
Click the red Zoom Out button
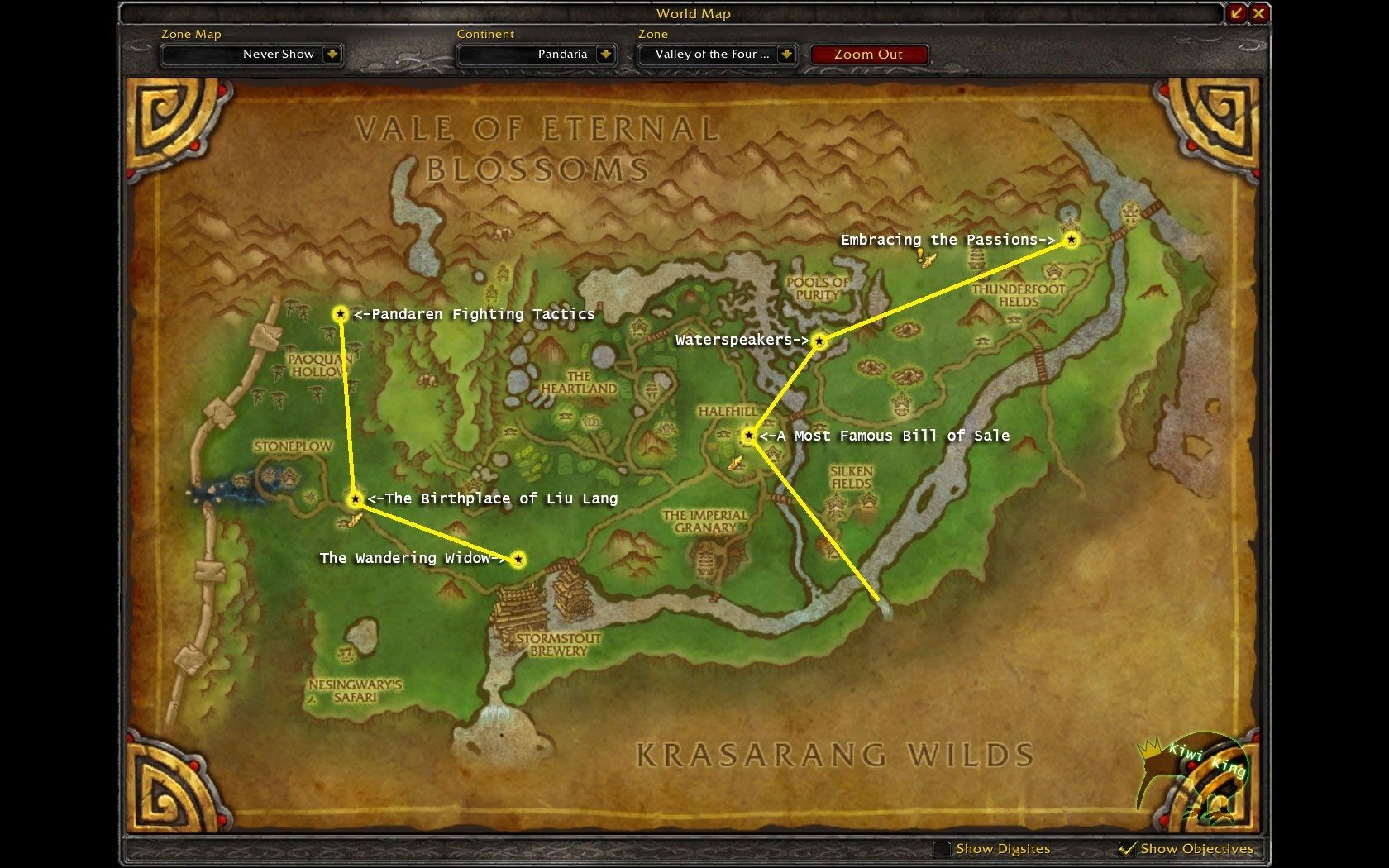[868, 55]
